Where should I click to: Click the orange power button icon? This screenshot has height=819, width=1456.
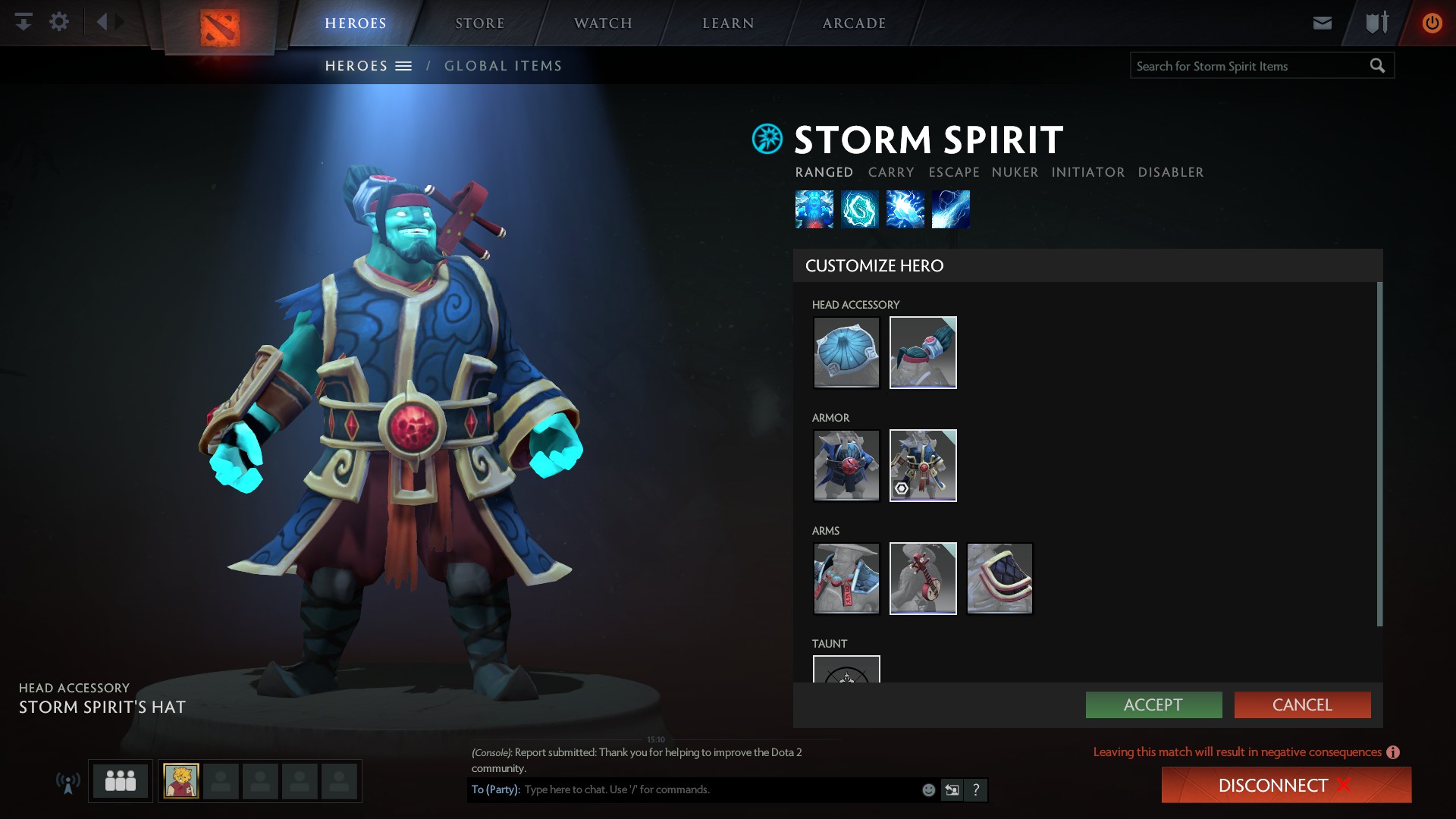(1432, 22)
